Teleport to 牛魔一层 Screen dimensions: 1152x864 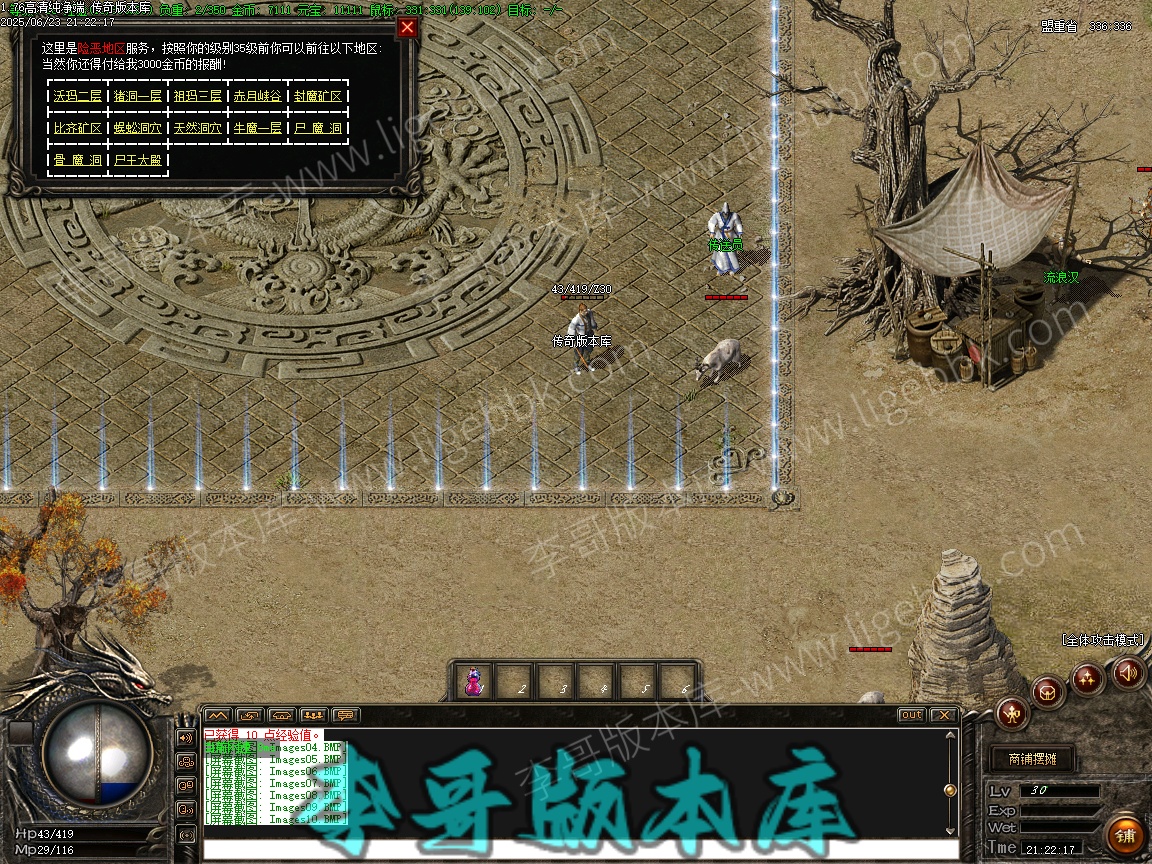(x=258, y=128)
